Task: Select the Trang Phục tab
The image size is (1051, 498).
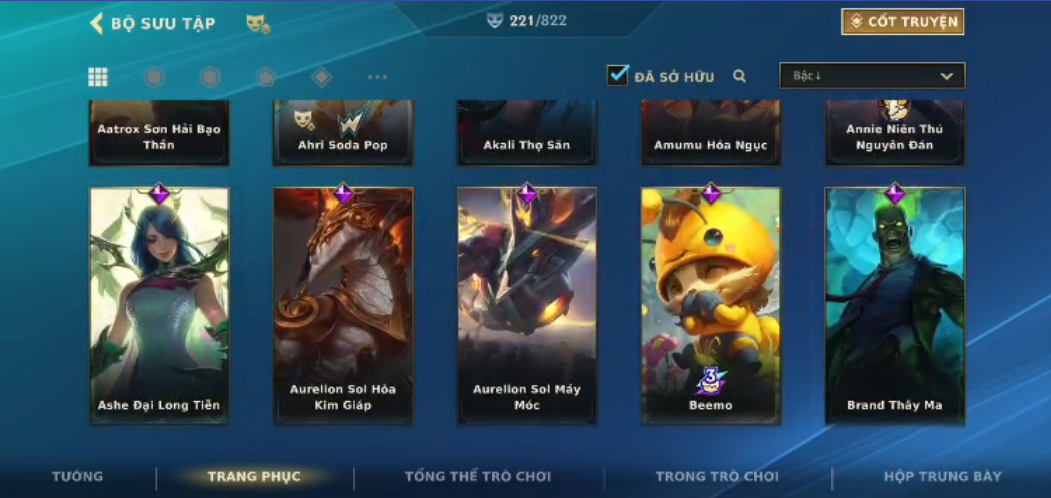Action: click(254, 477)
